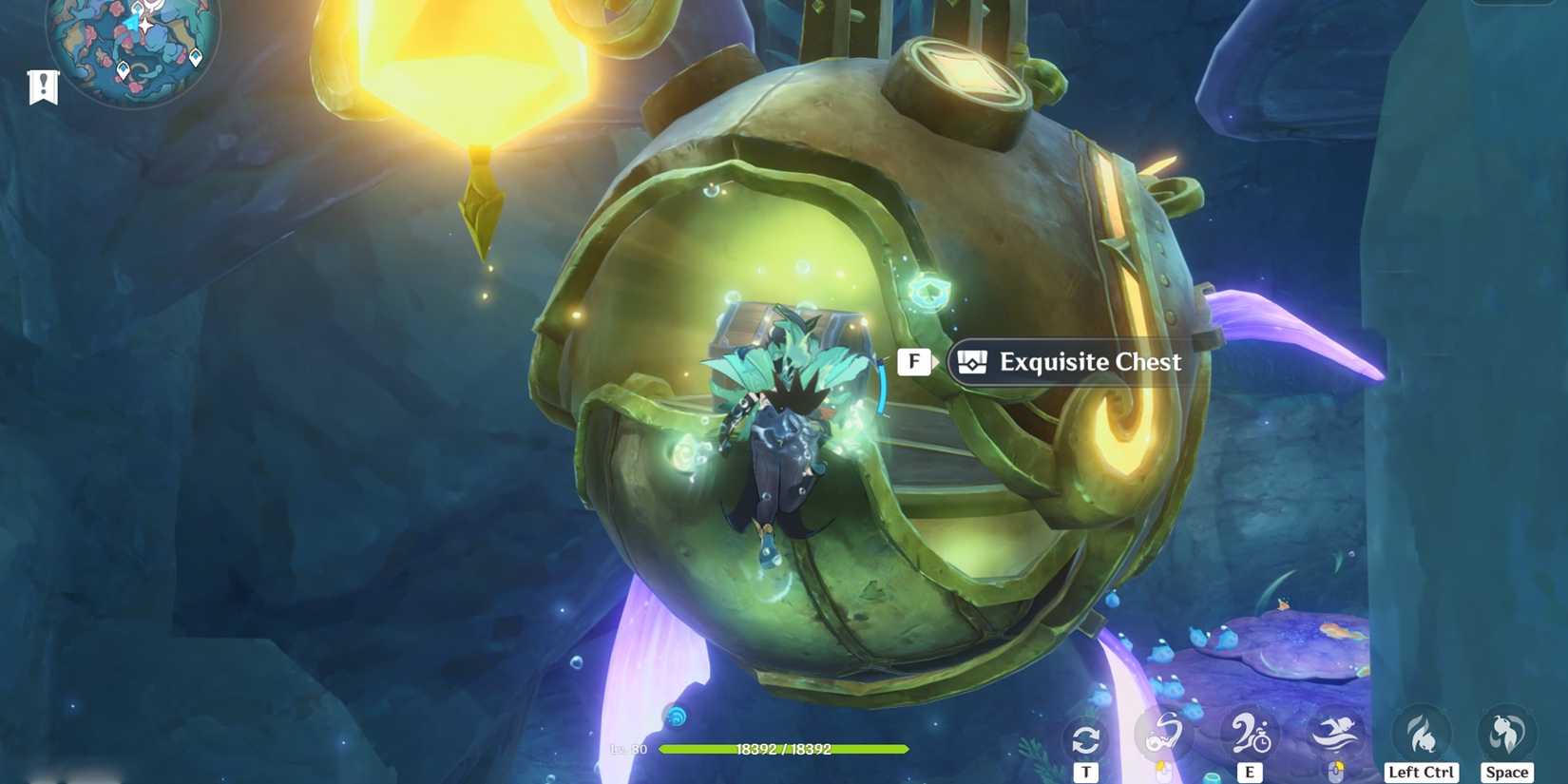Viewport: 1568px width, 784px height.
Task: Click the swirling attack skill icon
Action: [1167, 732]
